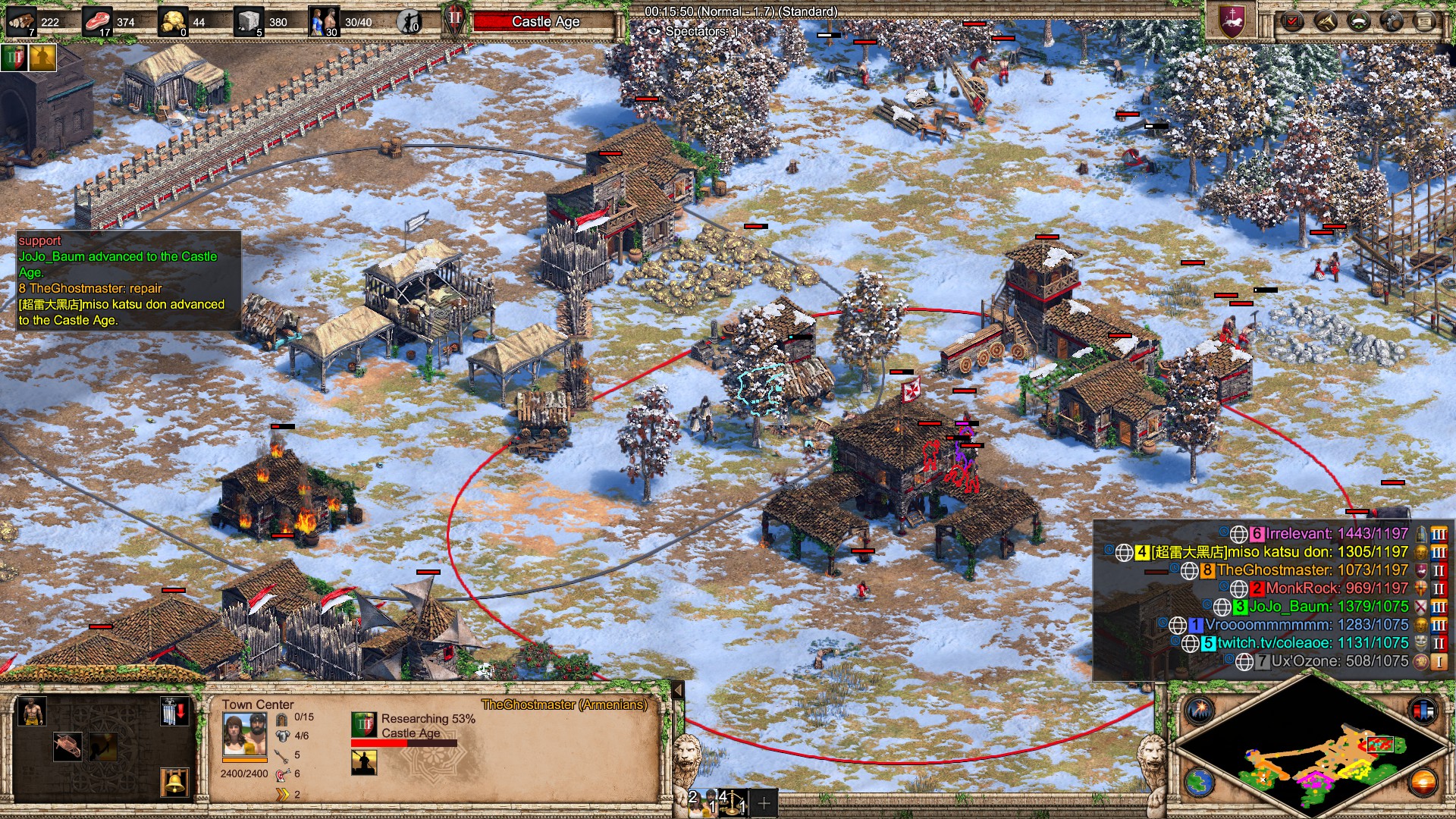
Task: Click the sunset button beside the minimap
Action: (x=1423, y=781)
